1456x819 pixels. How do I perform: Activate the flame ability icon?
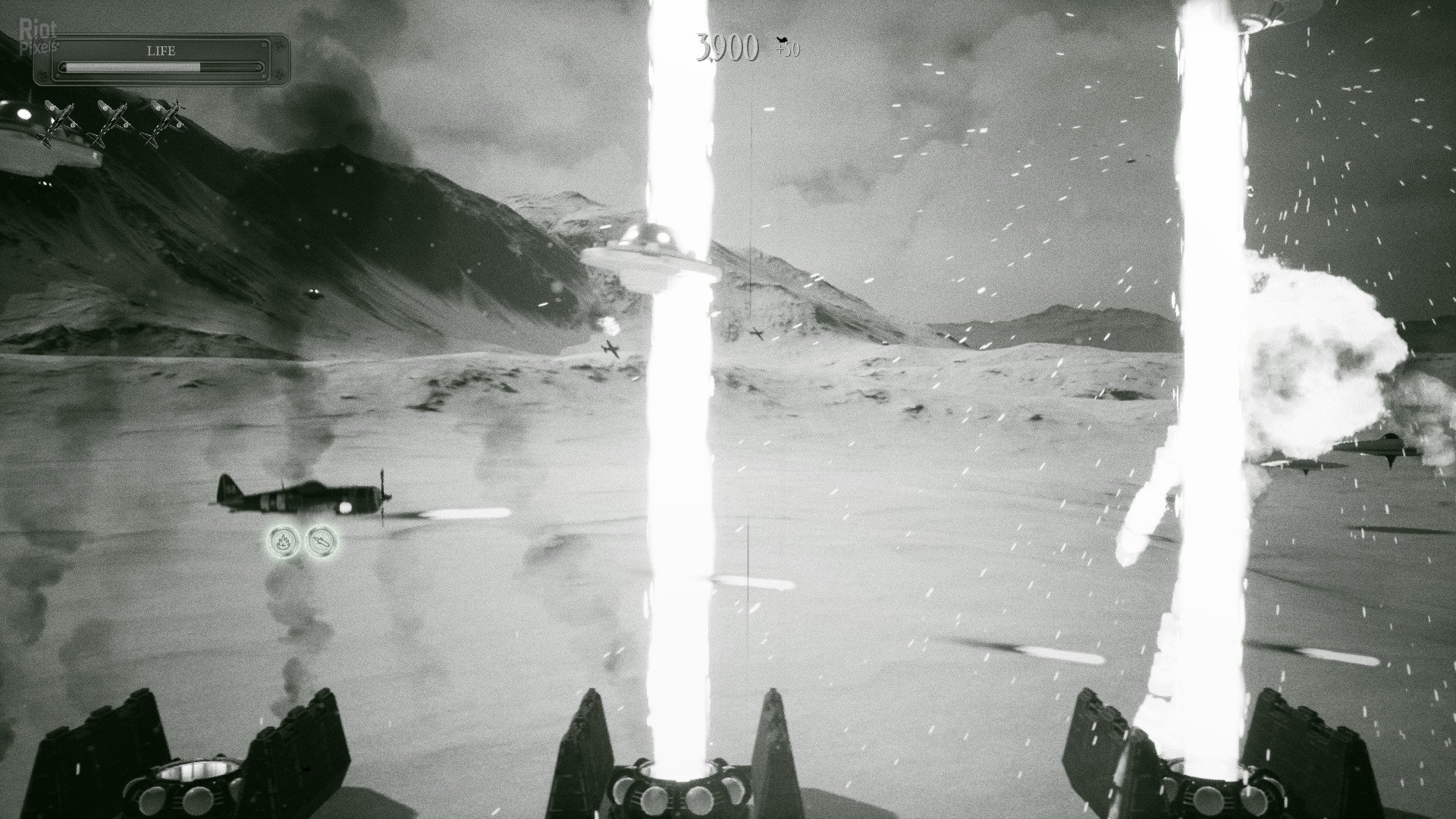pyautogui.click(x=284, y=541)
